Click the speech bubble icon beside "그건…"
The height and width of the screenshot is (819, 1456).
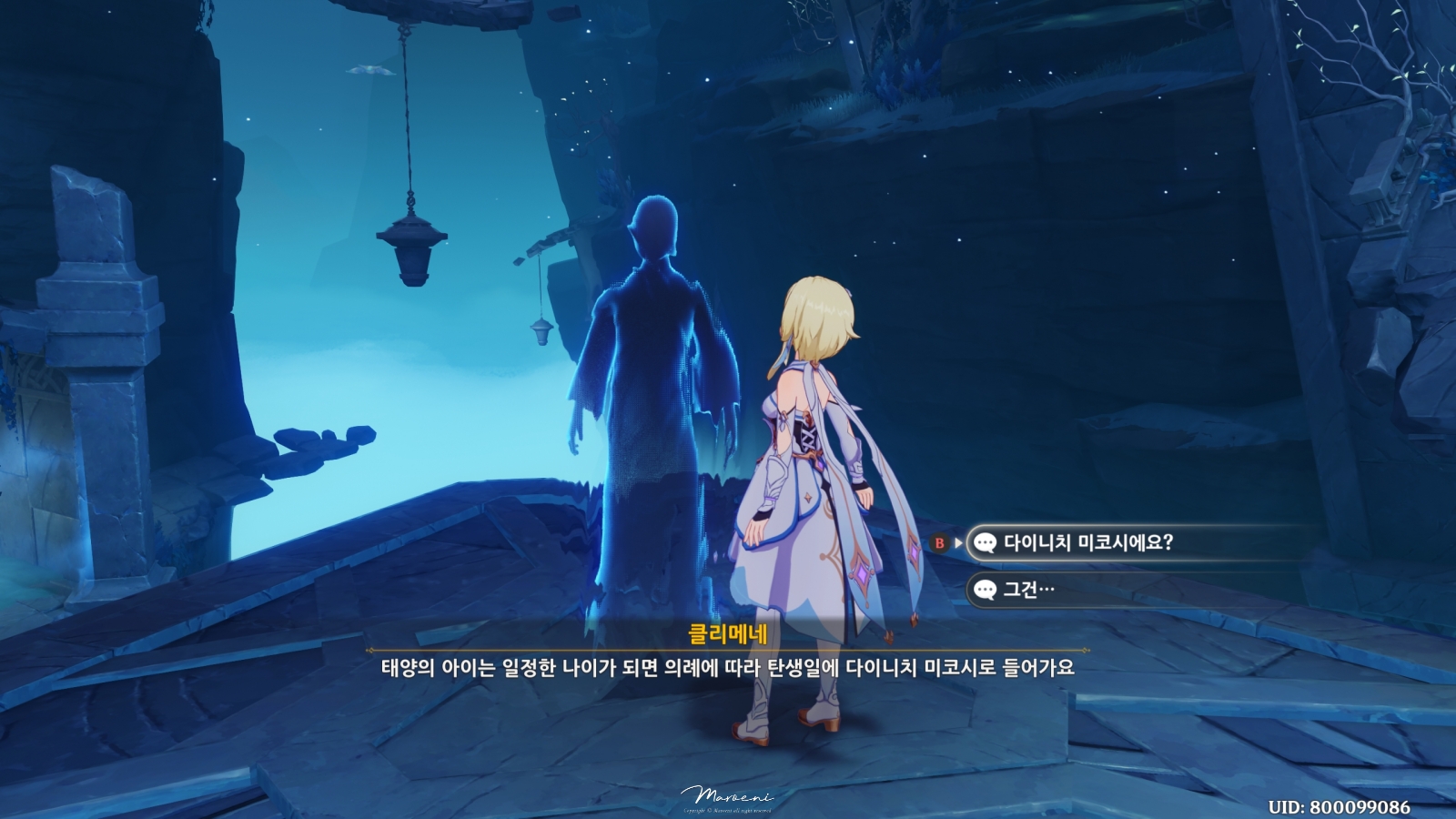[x=985, y=591]
